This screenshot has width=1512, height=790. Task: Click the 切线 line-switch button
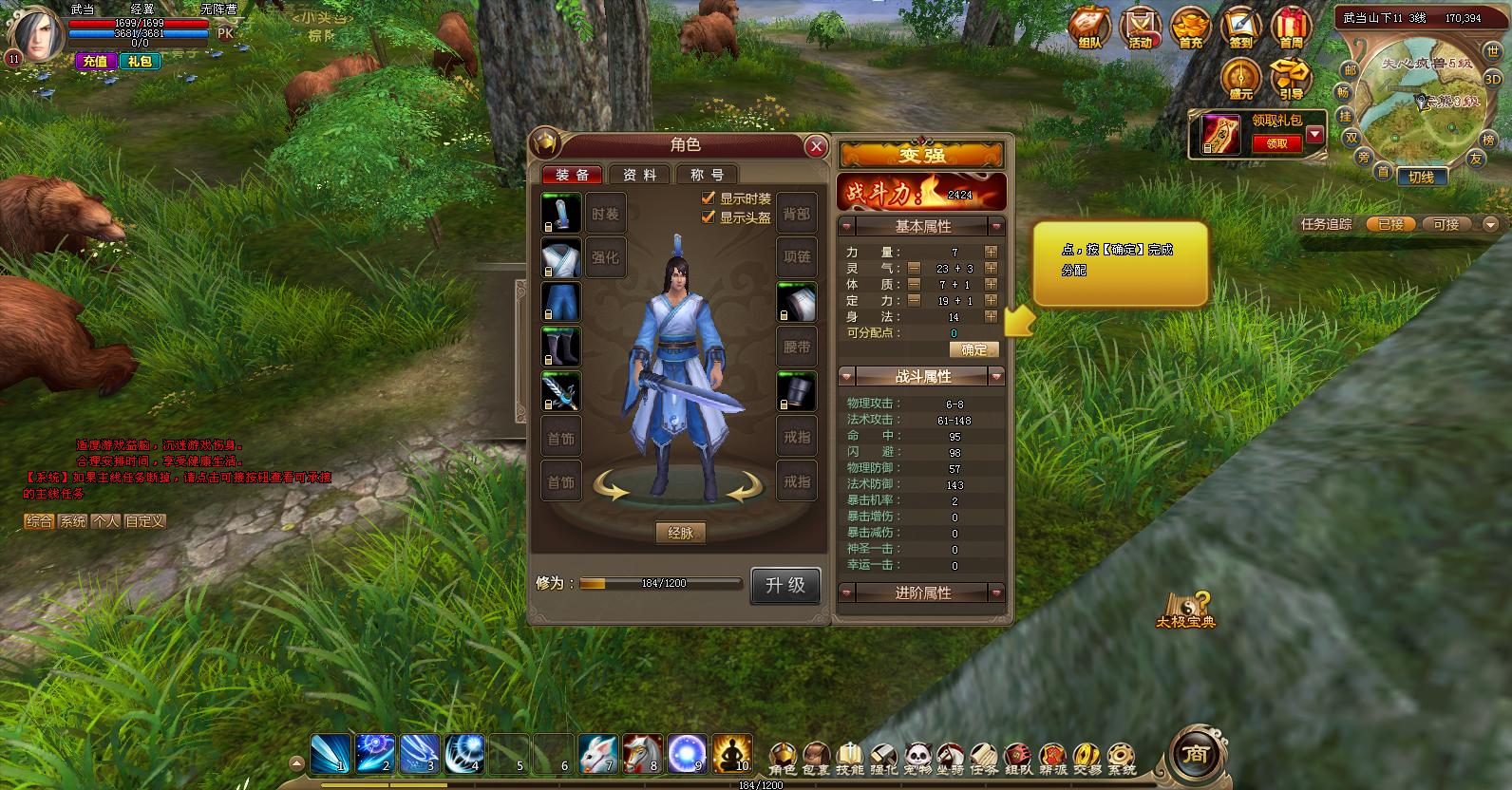1421,178
